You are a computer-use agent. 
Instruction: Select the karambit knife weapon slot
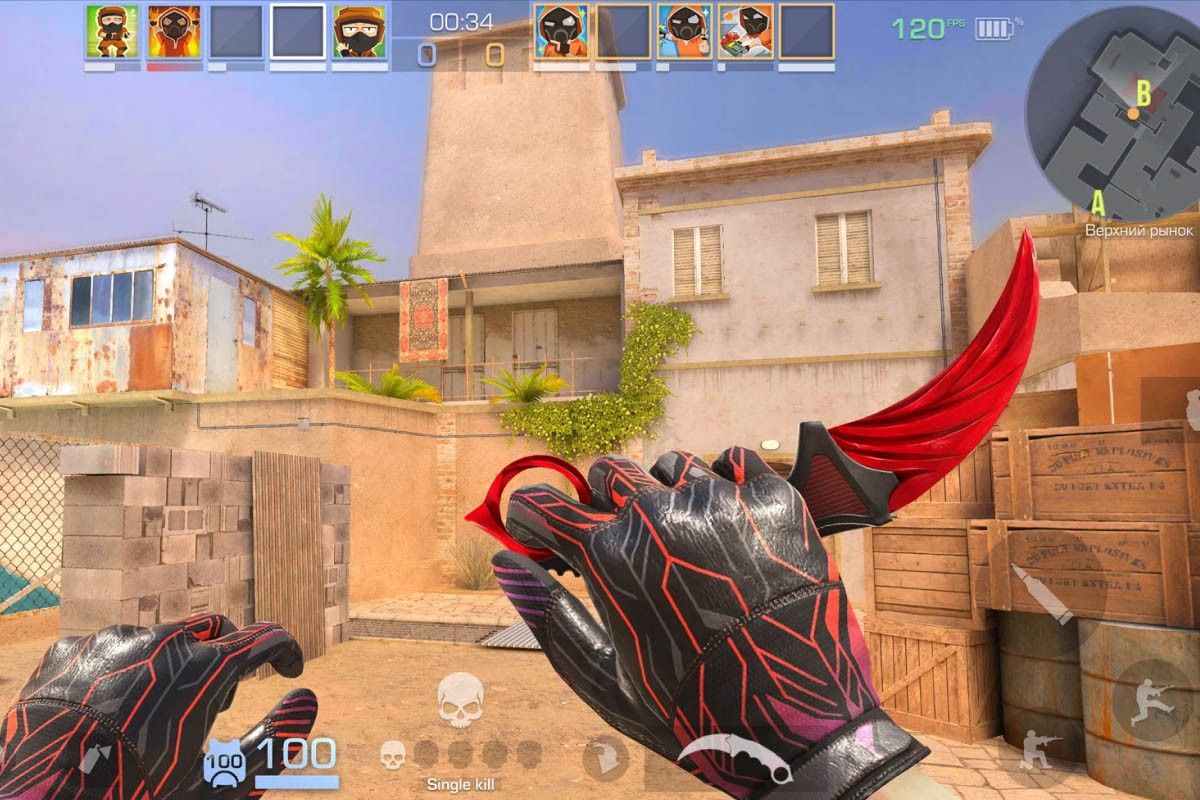pos(735,759)
